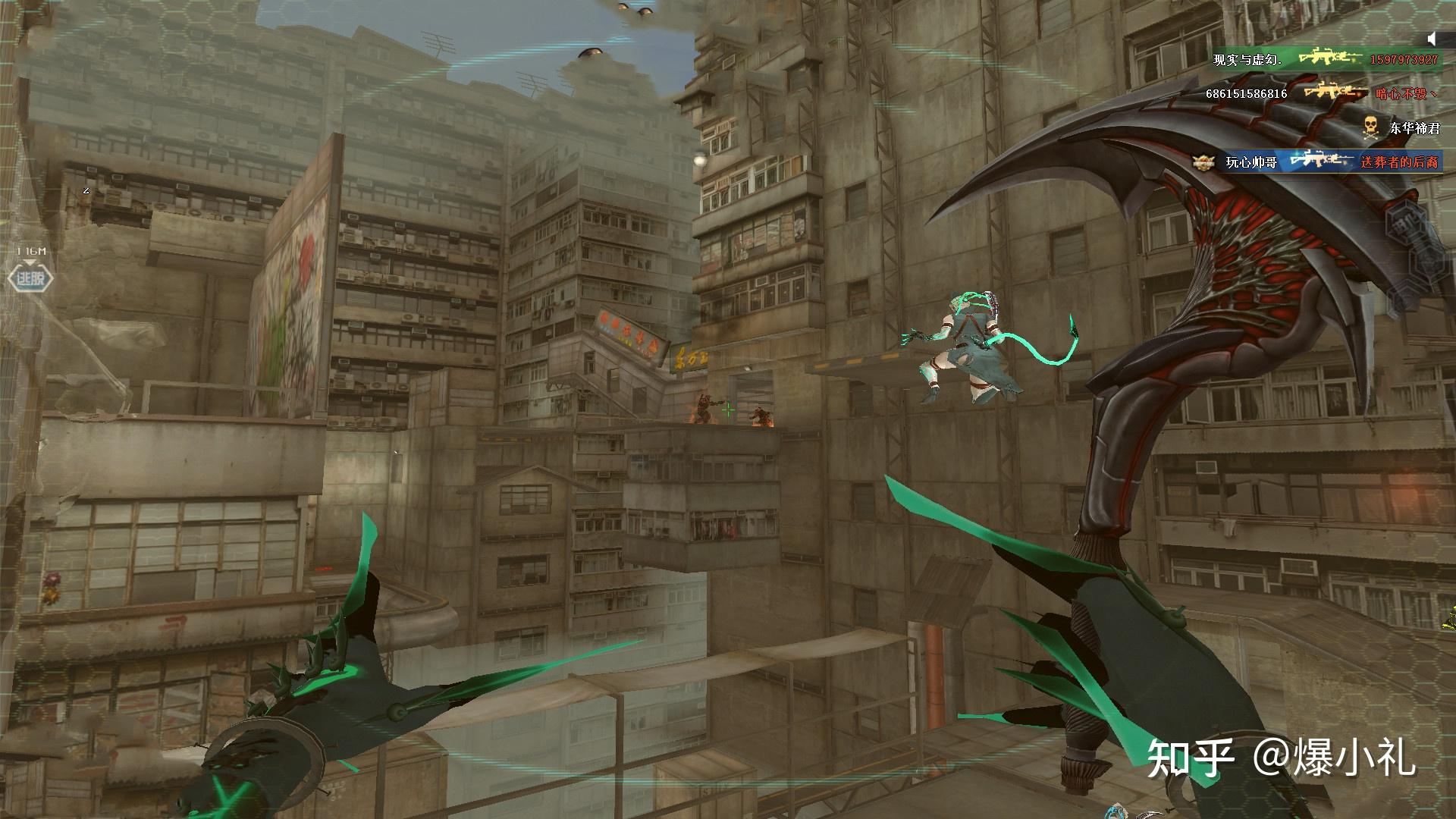Select the 逃脱 escape objective marker
This screenshot has height=819, width=1456.
(x=30, y=278)
